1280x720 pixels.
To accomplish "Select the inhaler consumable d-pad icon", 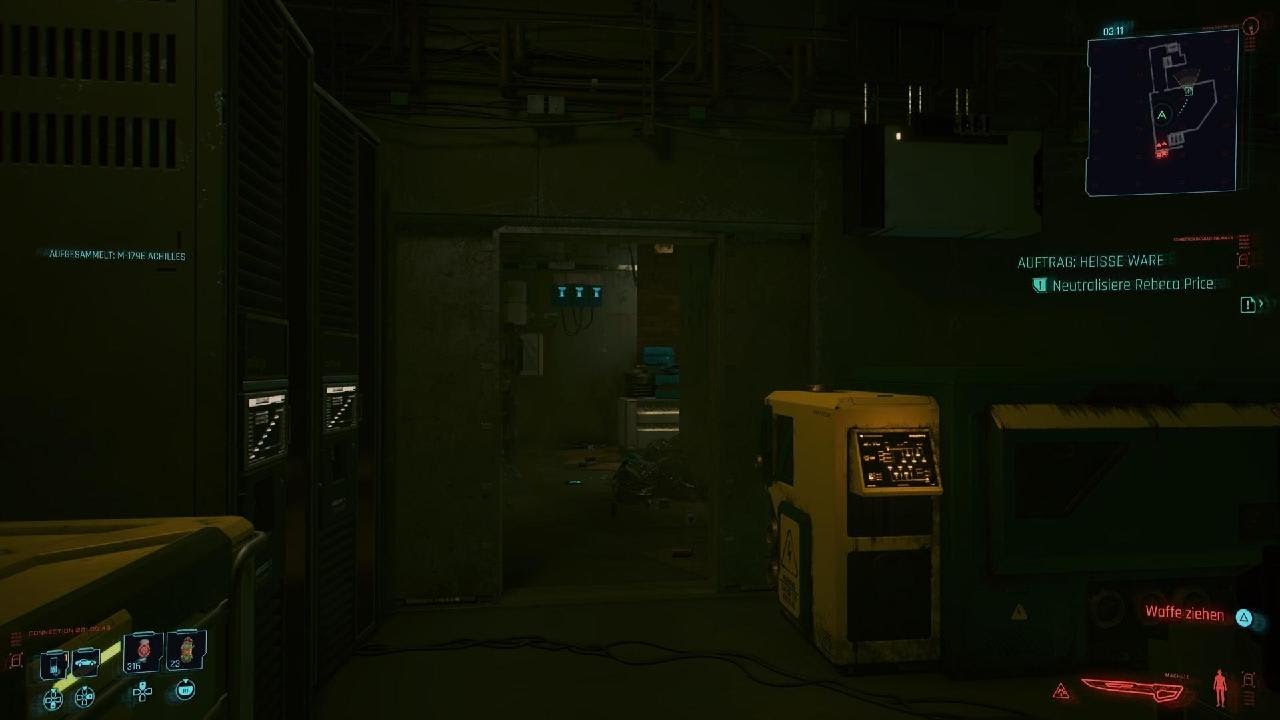I will 187,690.
